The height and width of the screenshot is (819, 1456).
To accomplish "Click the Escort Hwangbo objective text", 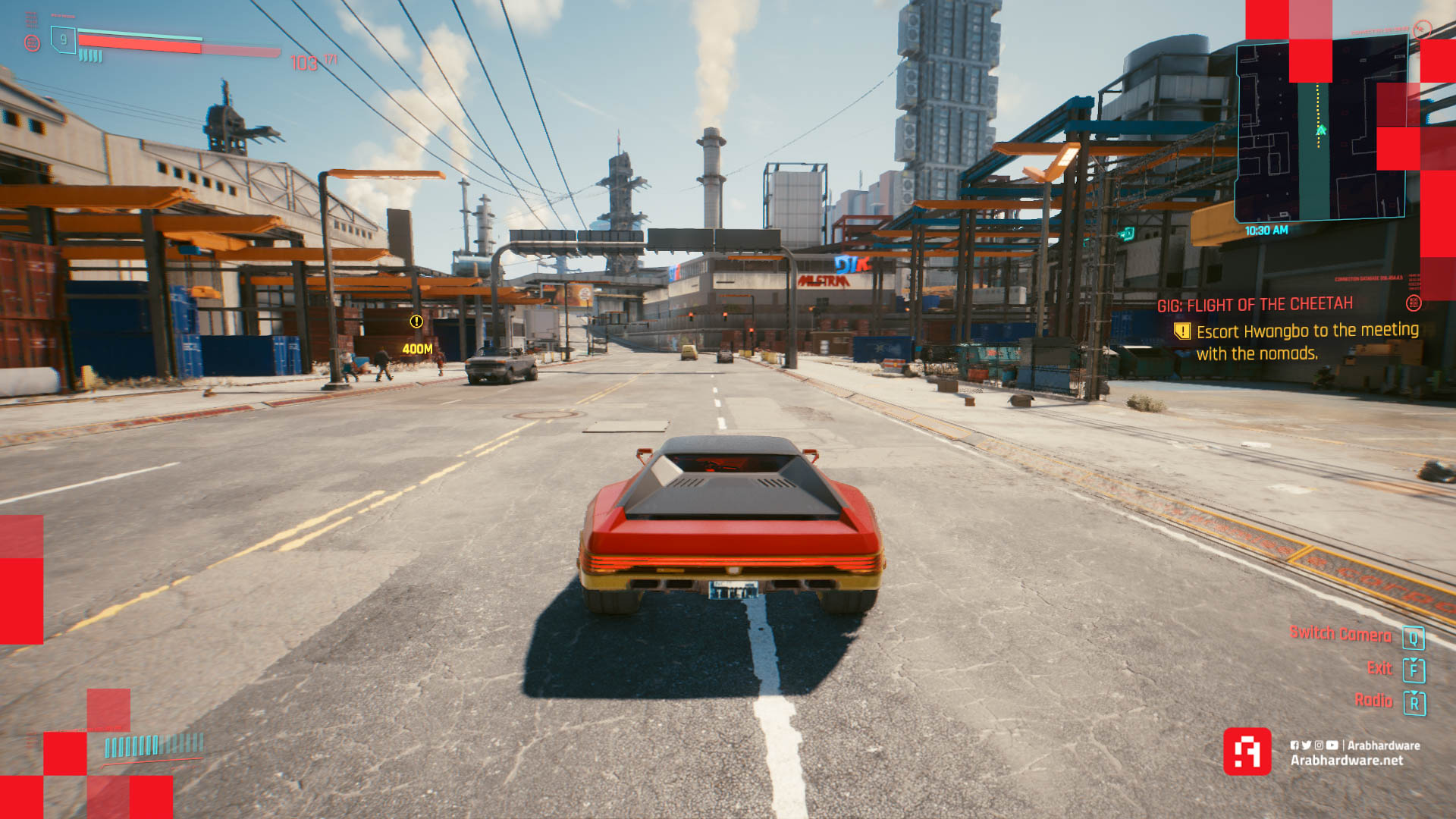I will point(1307,341).
